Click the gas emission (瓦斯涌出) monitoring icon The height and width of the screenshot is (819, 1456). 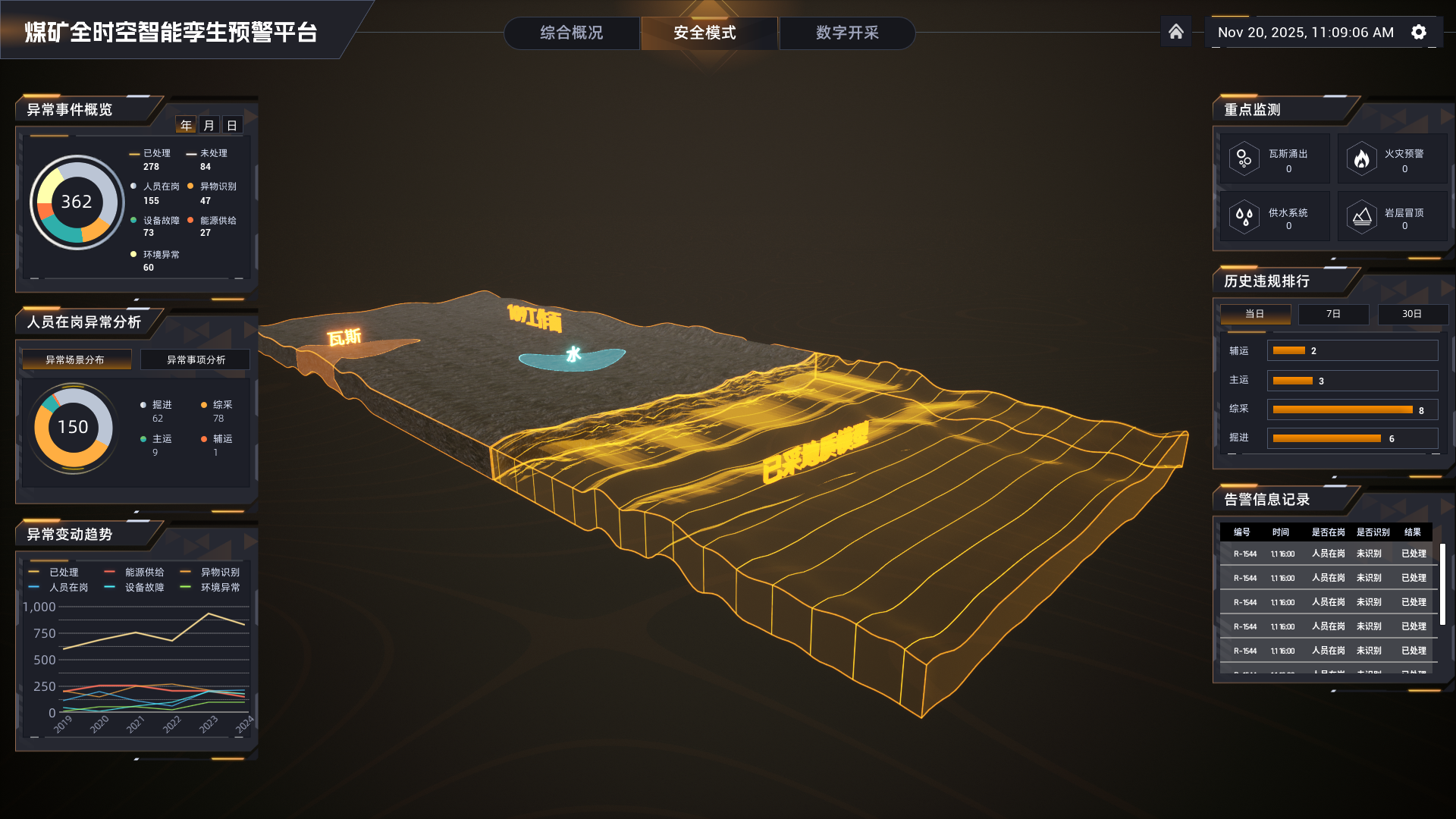click(x=1244, y=158)
